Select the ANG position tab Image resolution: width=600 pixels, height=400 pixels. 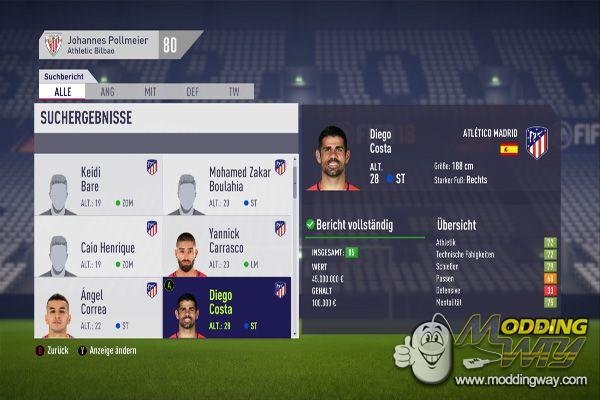108,92
